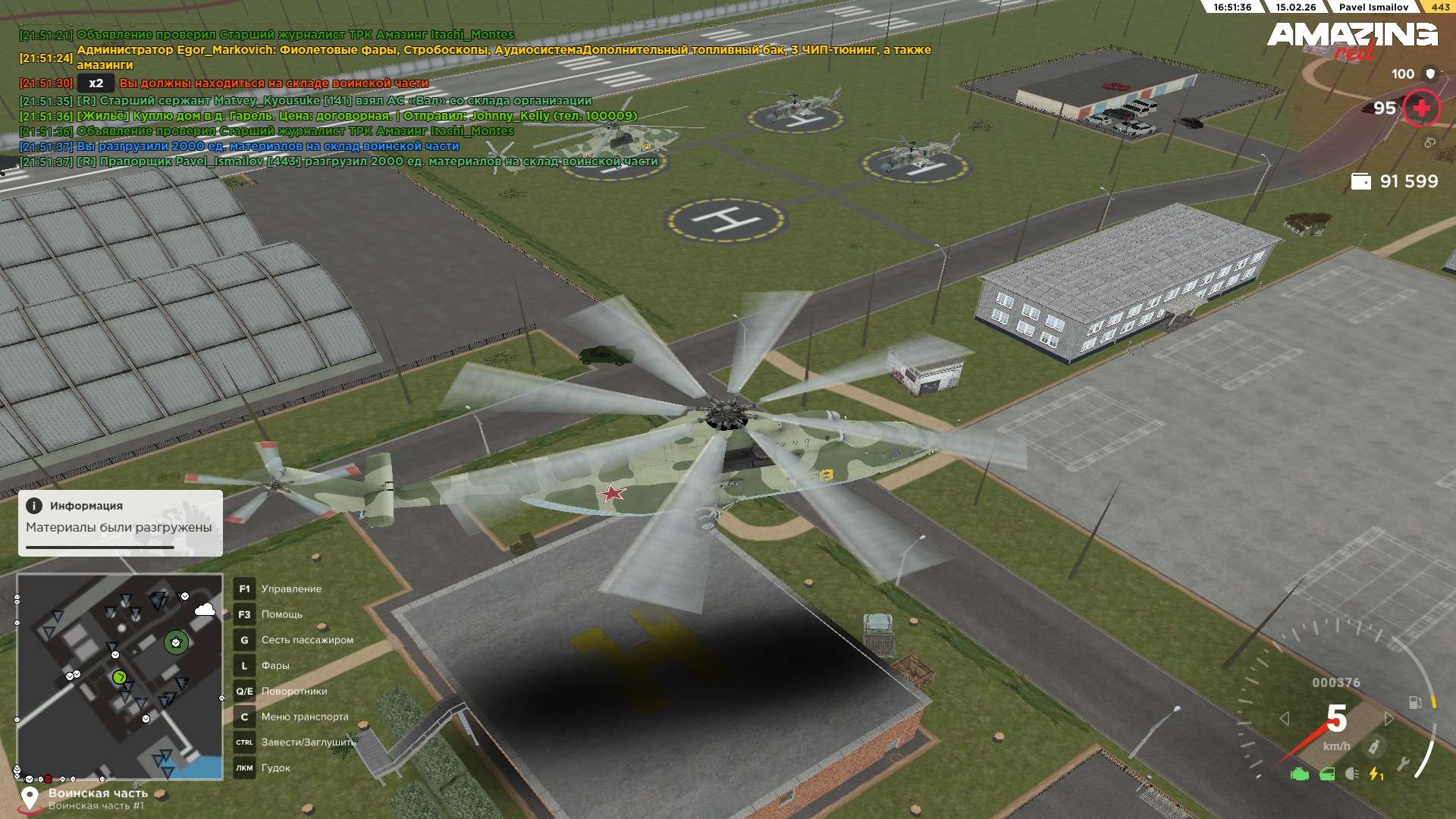Click the right turn signal arrow
Screen dimensions: 1456x819
point(1389,718)
